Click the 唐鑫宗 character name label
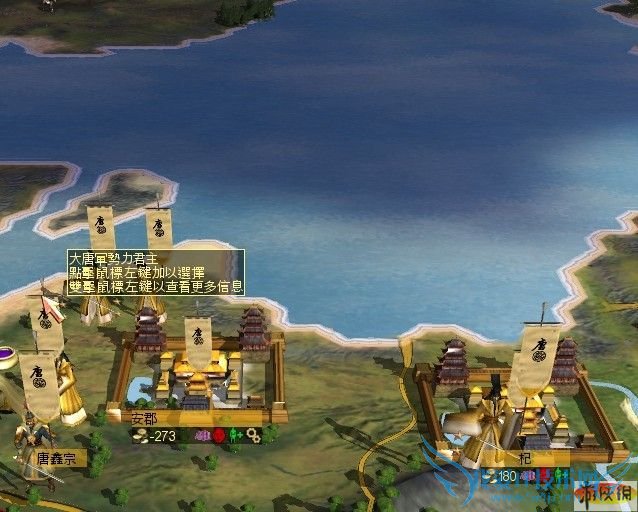The image size is (638, 512). pyautogui.click(x=56, y=458)
